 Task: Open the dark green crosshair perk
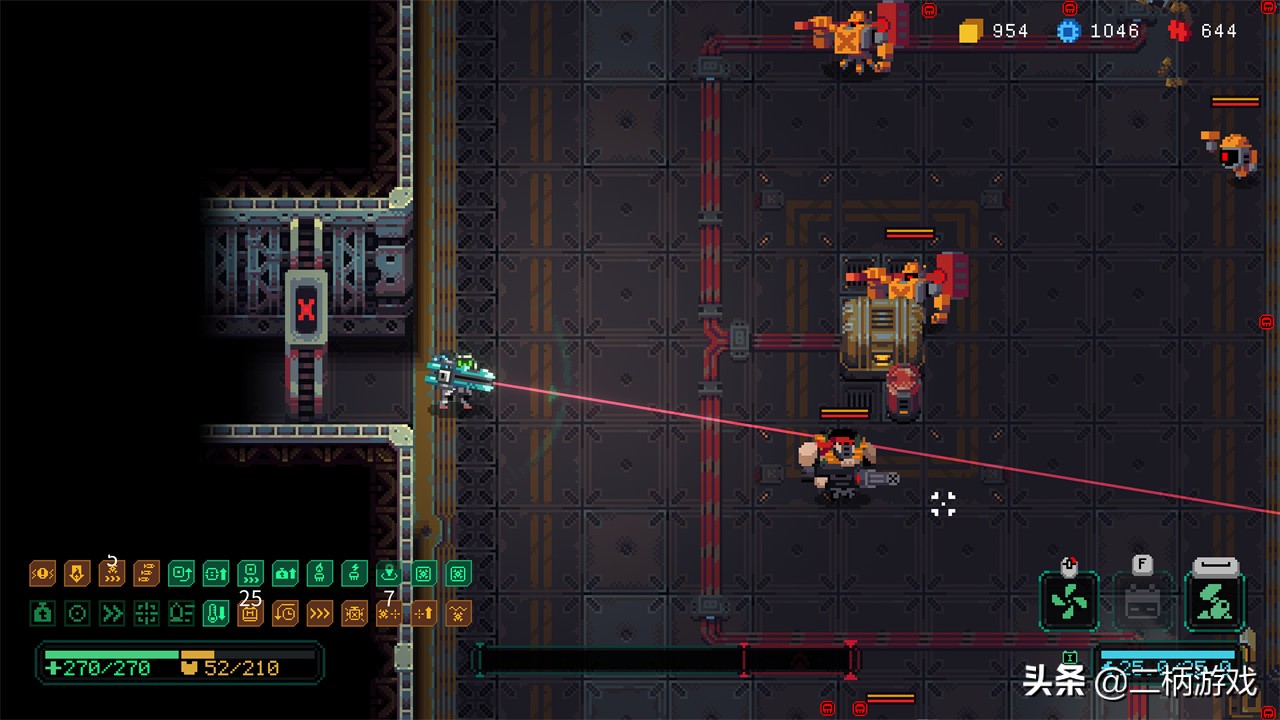[x=147, y=613]
